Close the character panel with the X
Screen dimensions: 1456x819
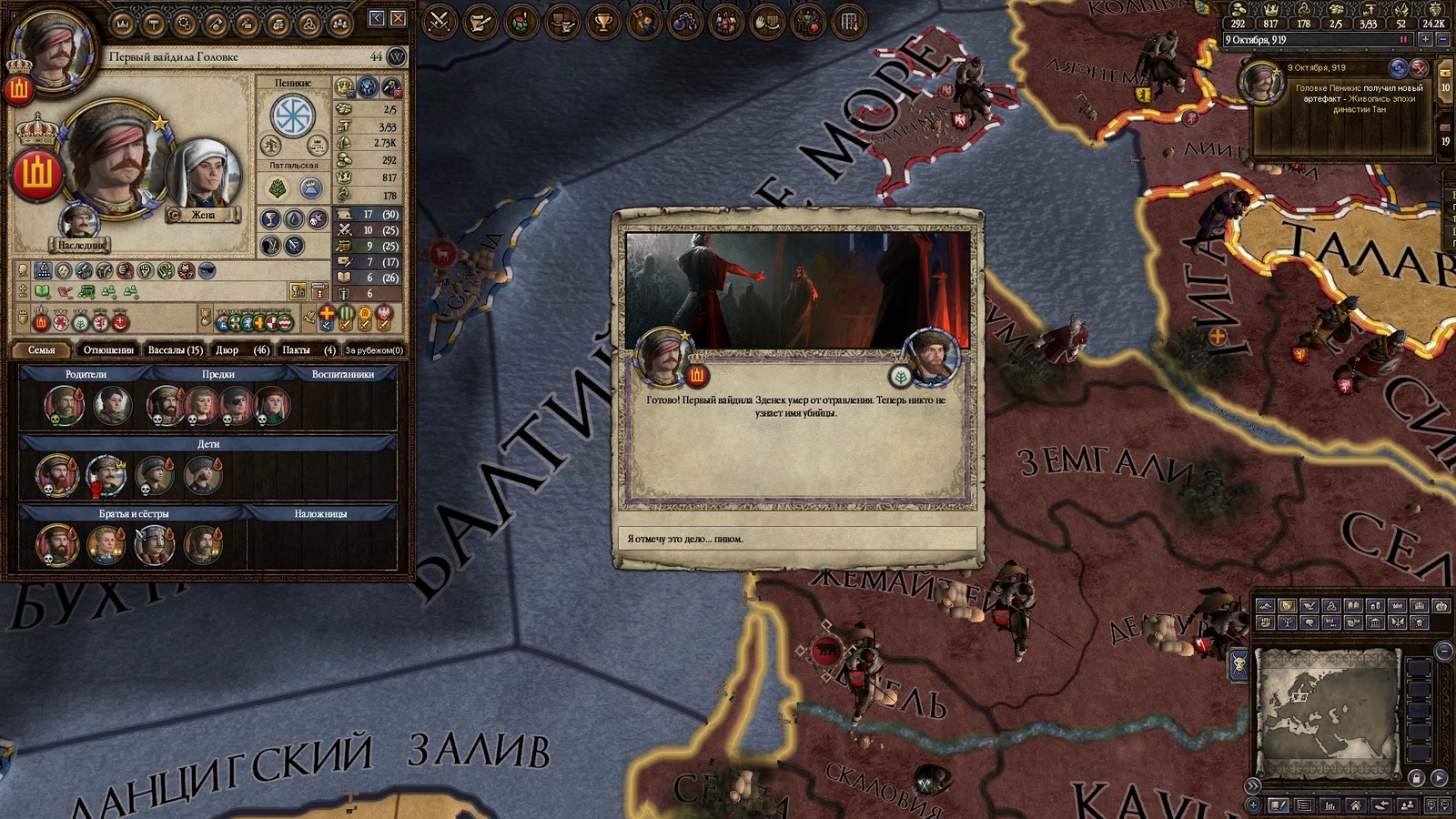pyautogui.click(x=399, y=18)
